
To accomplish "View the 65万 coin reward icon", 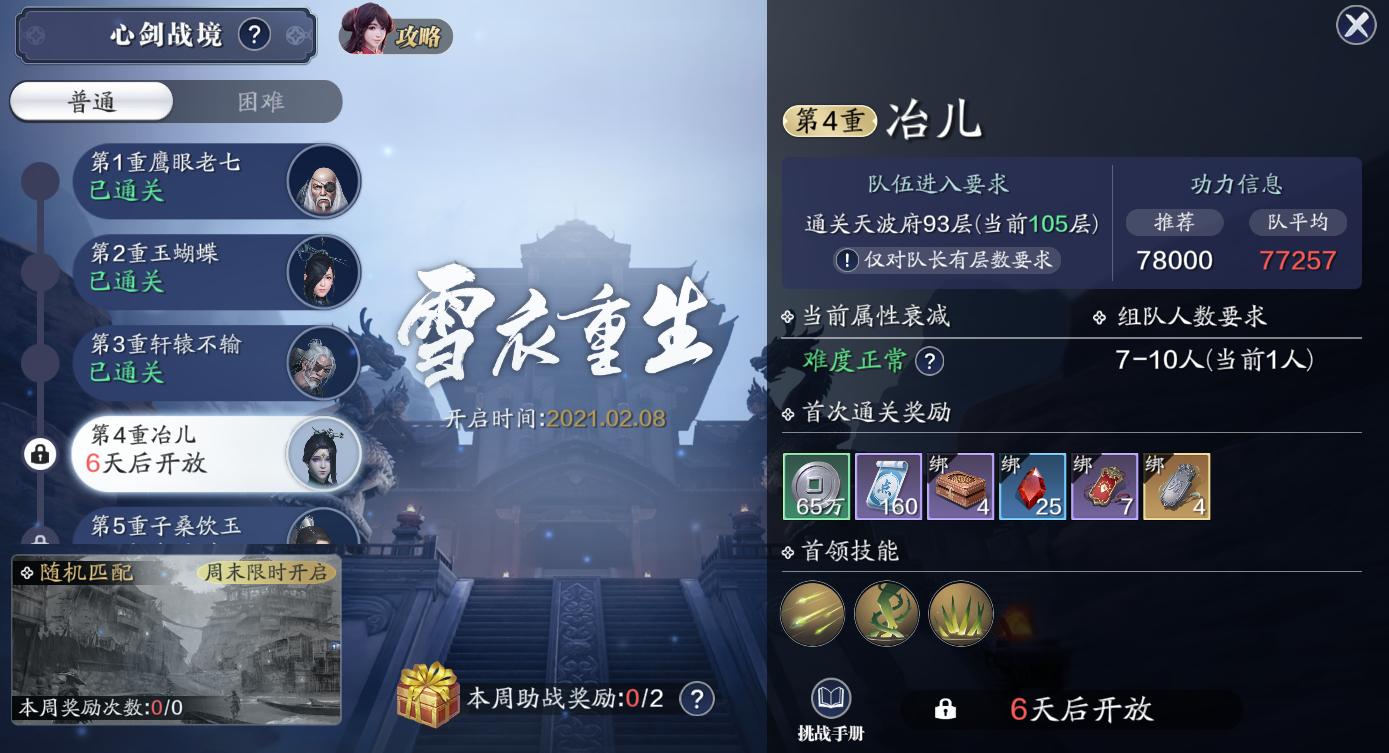I will [x=814, y=487].
